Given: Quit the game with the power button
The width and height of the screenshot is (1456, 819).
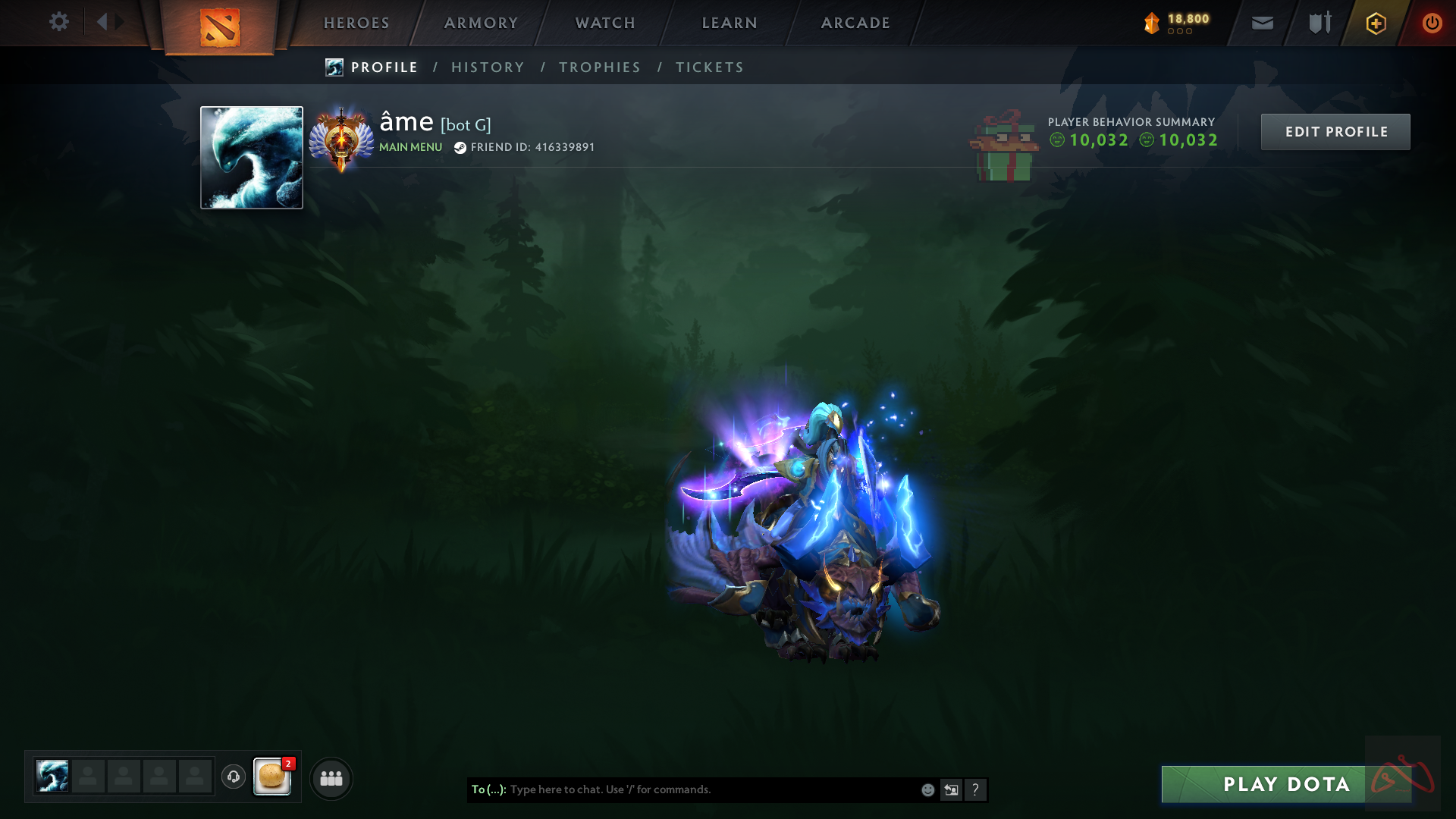Looking at the screenshot, I should [1432, 24].
